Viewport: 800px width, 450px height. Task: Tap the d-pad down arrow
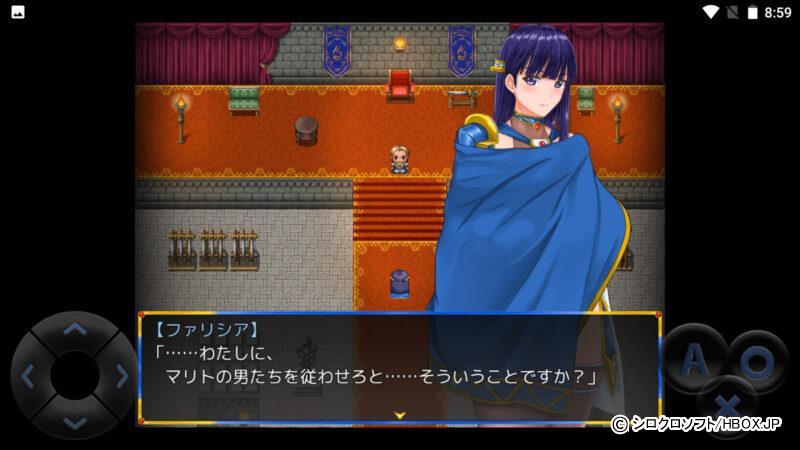[x=75, y=422]
